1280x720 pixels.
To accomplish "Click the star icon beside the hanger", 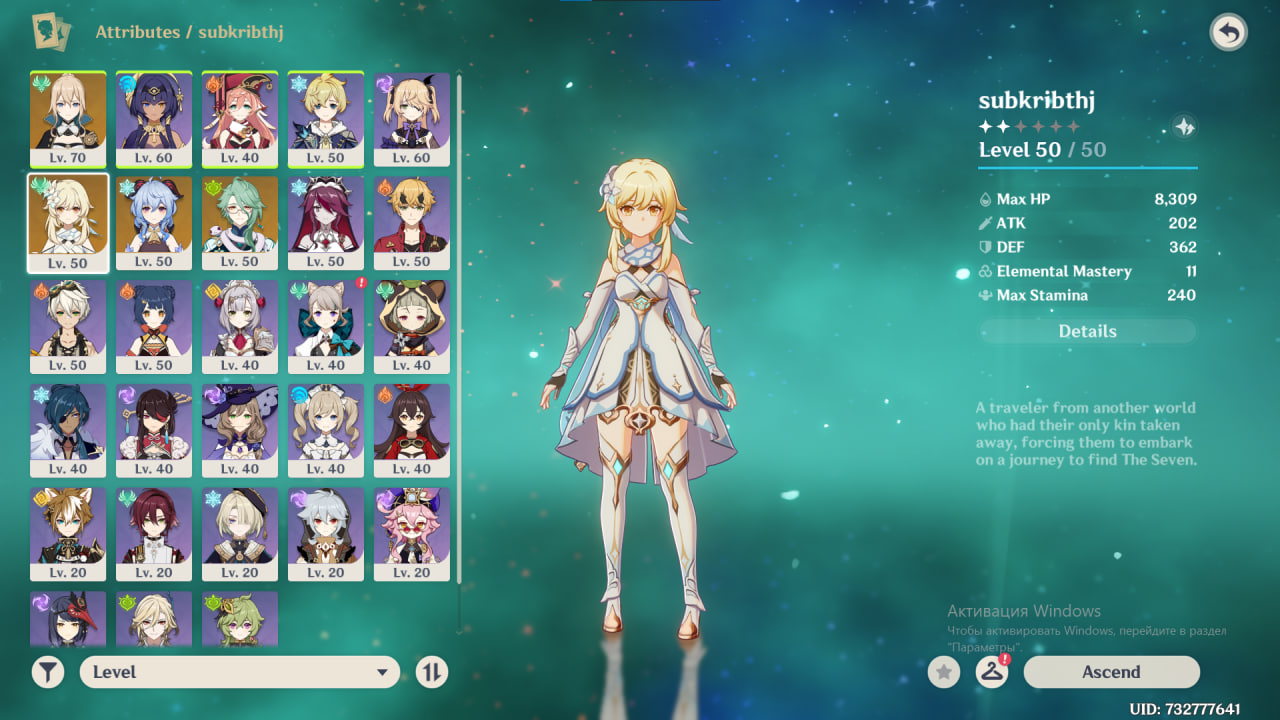I will pyautogui.click(x=943, y=672).
